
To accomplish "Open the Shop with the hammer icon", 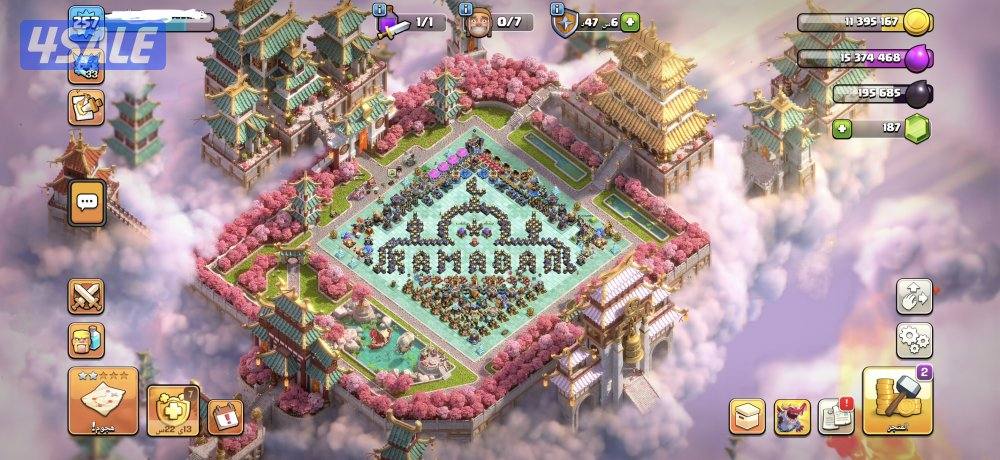I will click(x=897, y=401).
